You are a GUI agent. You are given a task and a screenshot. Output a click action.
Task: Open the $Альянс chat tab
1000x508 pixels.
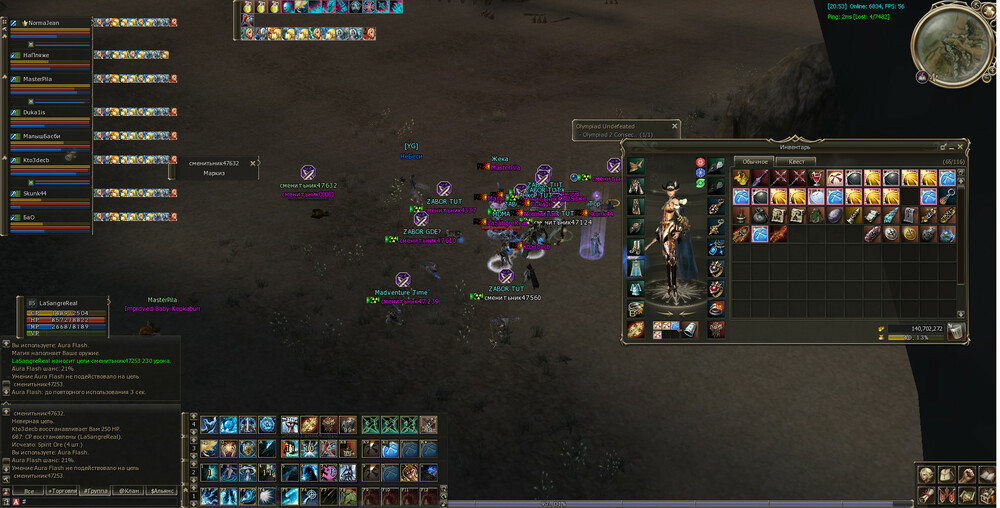pos(161,491)
